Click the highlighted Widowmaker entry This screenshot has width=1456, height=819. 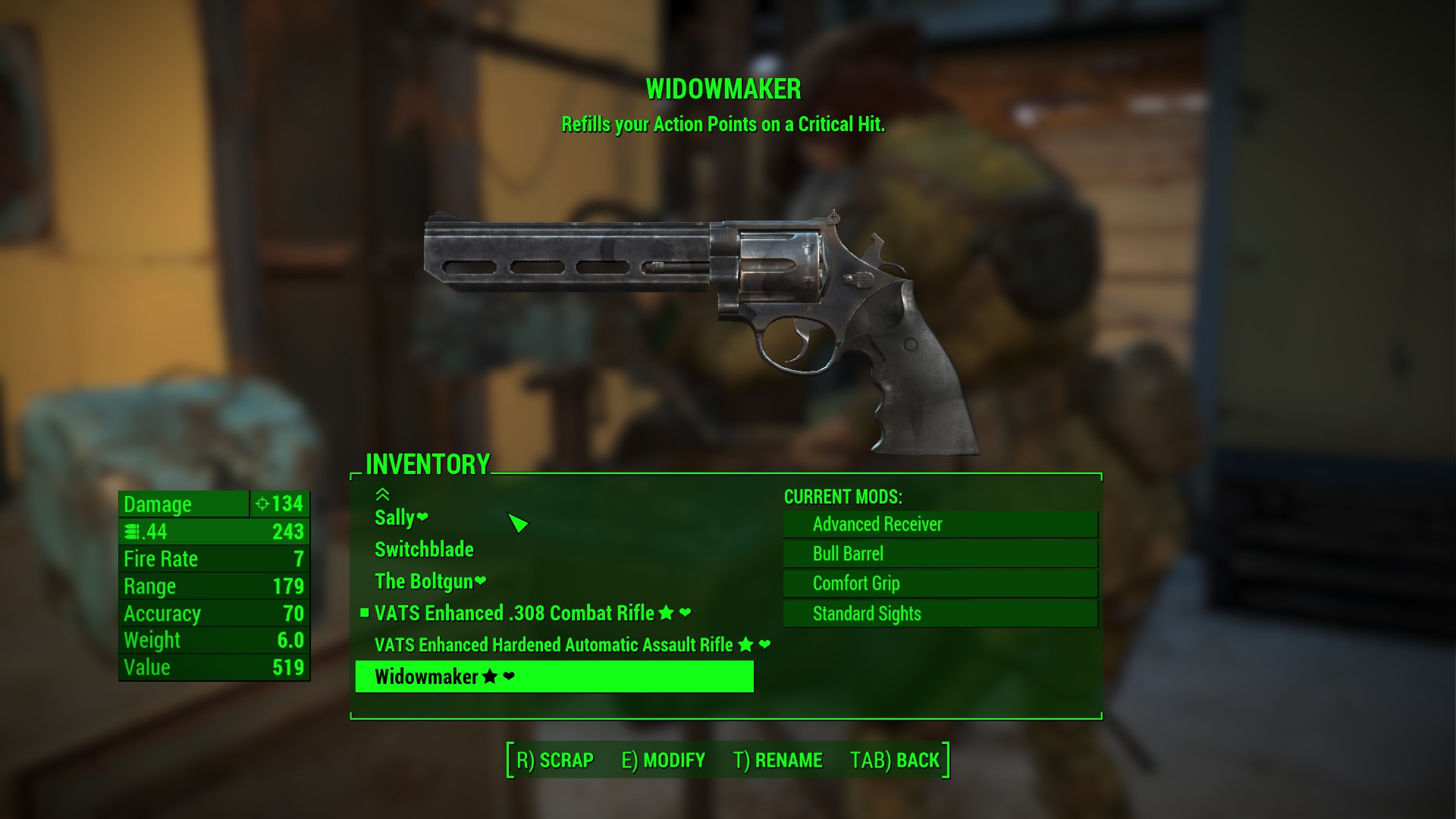[554, 676]
